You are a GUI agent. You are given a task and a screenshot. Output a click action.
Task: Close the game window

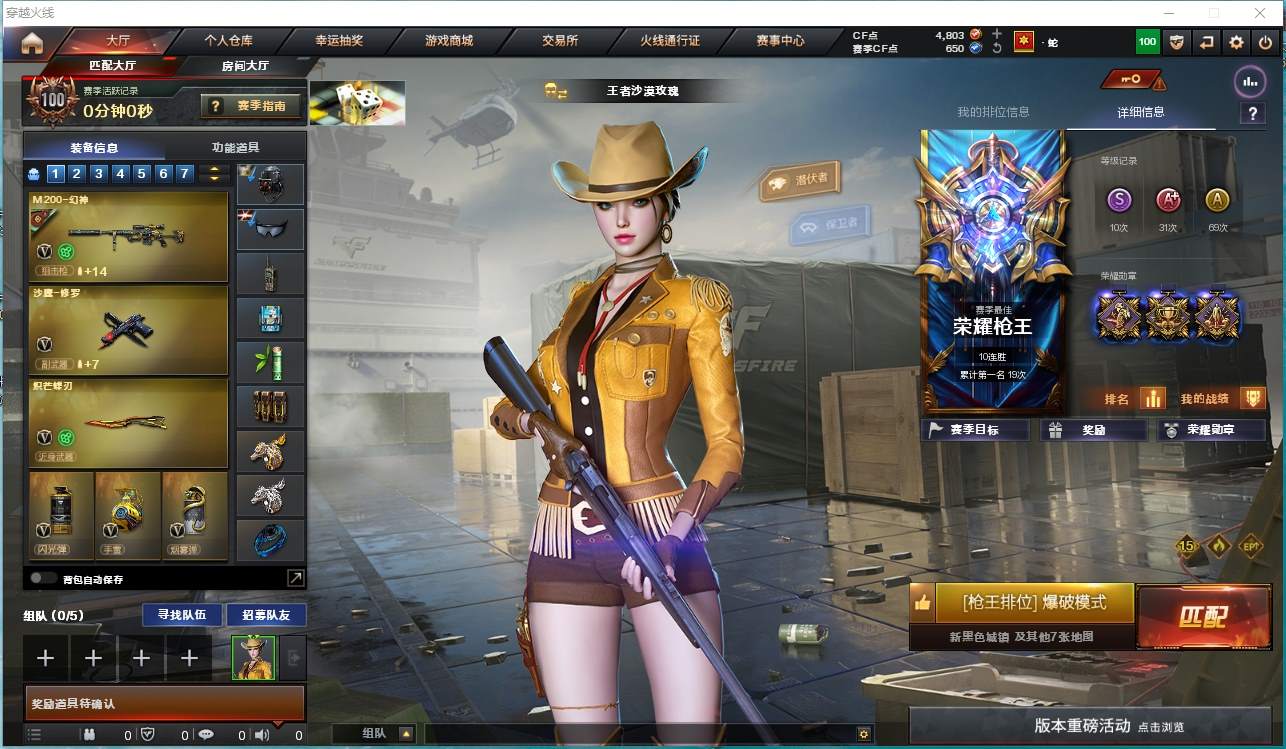[x=1260, y=13]
